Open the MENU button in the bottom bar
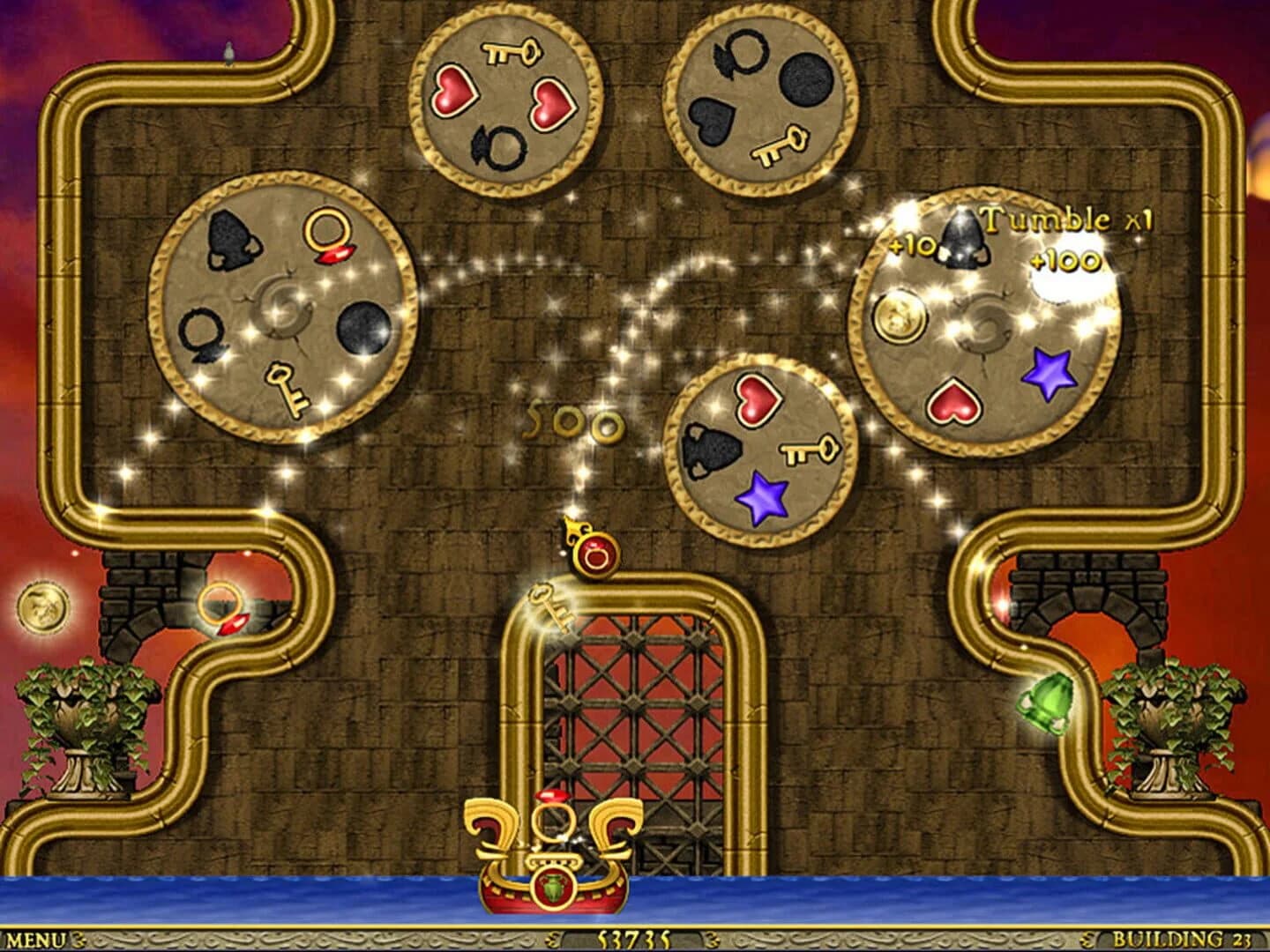The height and width of the screenshot is (952, 1270). click(35, 940)
